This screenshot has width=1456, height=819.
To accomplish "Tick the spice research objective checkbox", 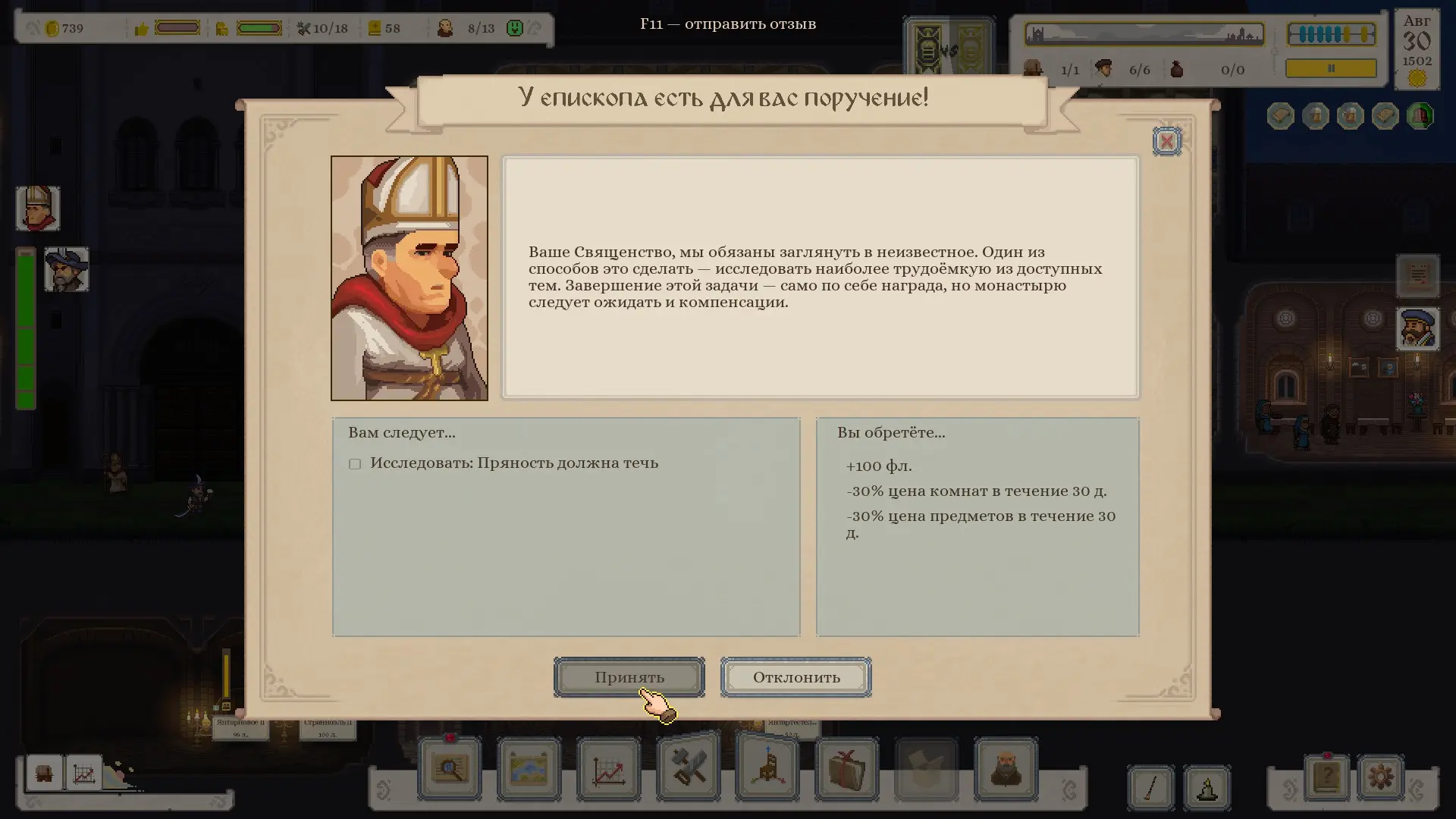I will 354,464.
